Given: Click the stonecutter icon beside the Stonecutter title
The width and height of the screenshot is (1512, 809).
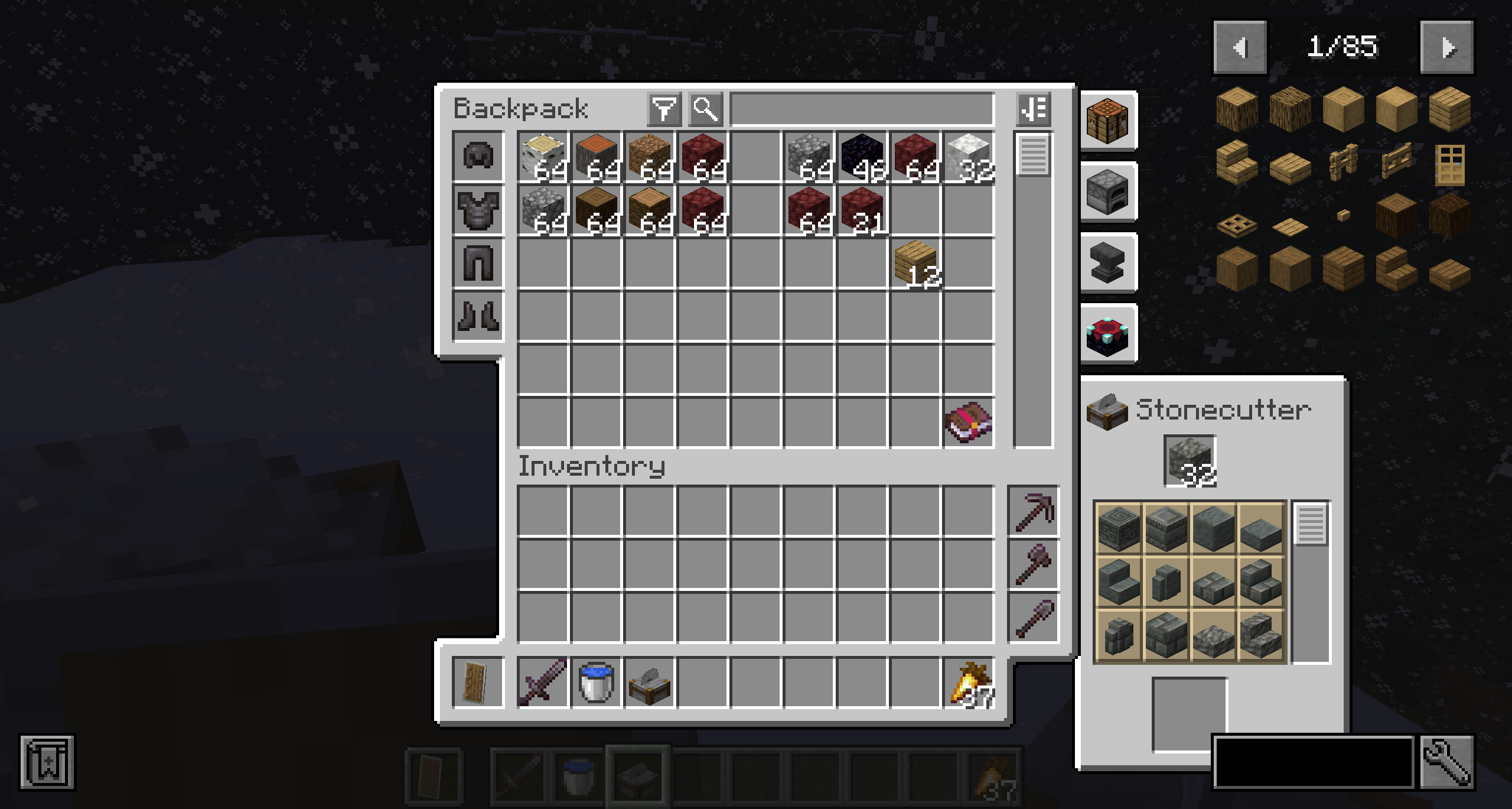Looking at the screenshot, I should (1107, 412).
